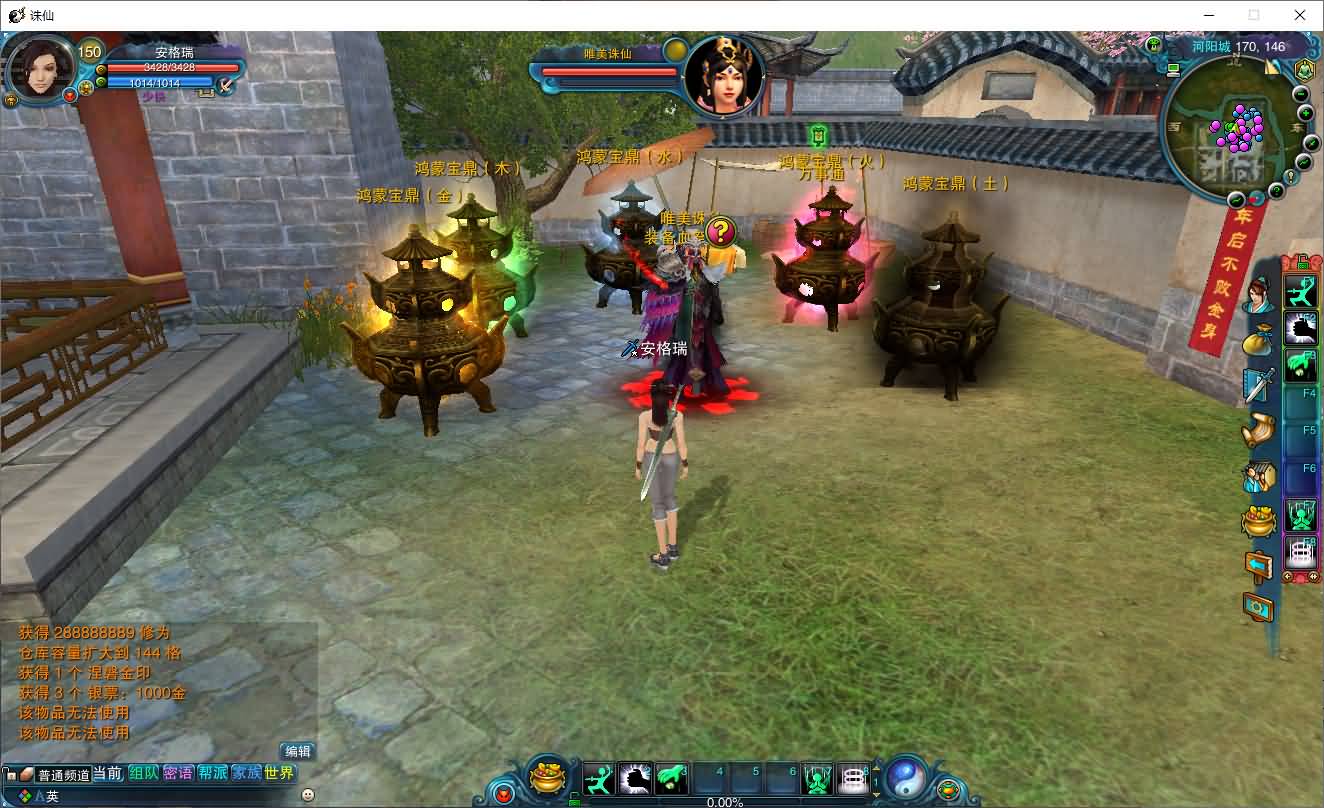Click the minimap question mark help button

1277,190
